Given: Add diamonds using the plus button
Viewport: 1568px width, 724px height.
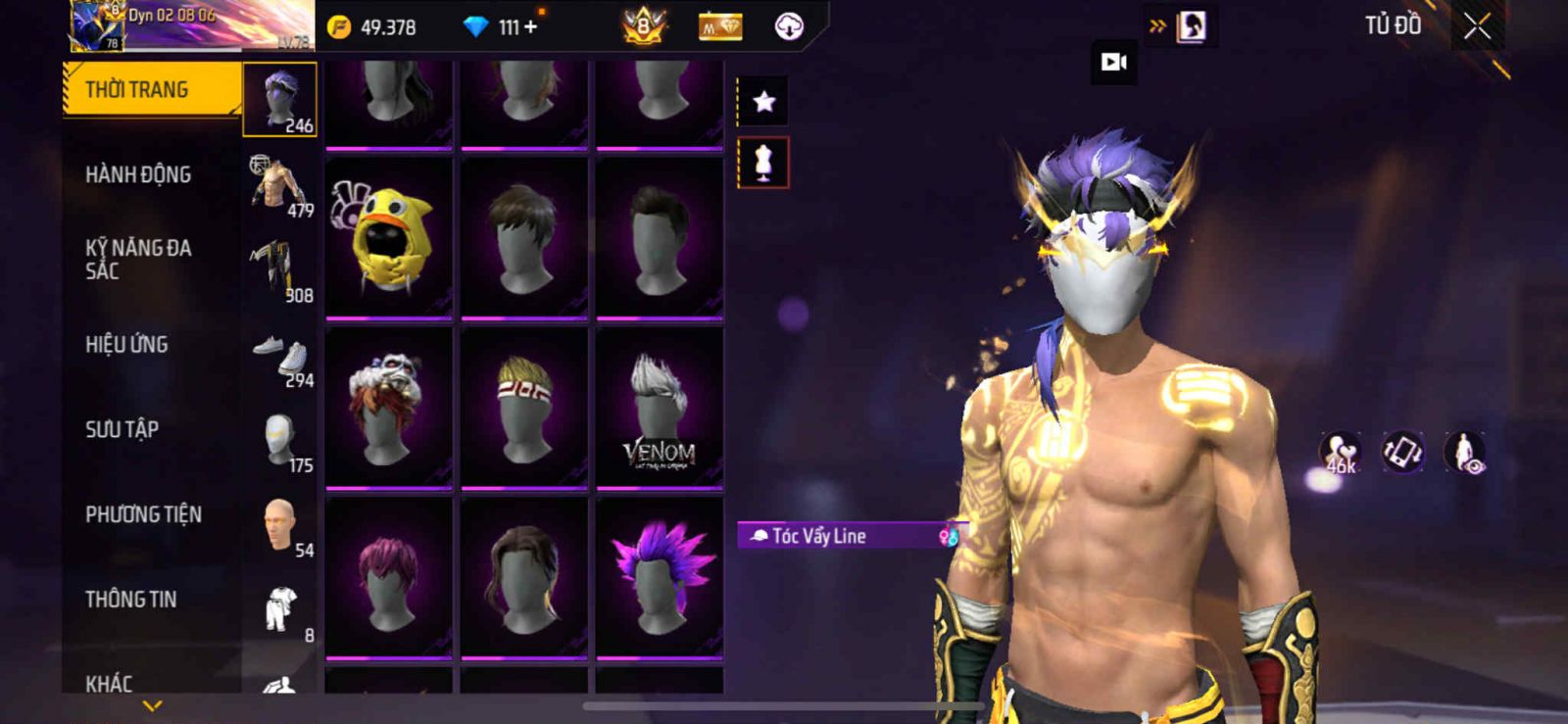Looking at the screenshot, I should pos(531,27).
